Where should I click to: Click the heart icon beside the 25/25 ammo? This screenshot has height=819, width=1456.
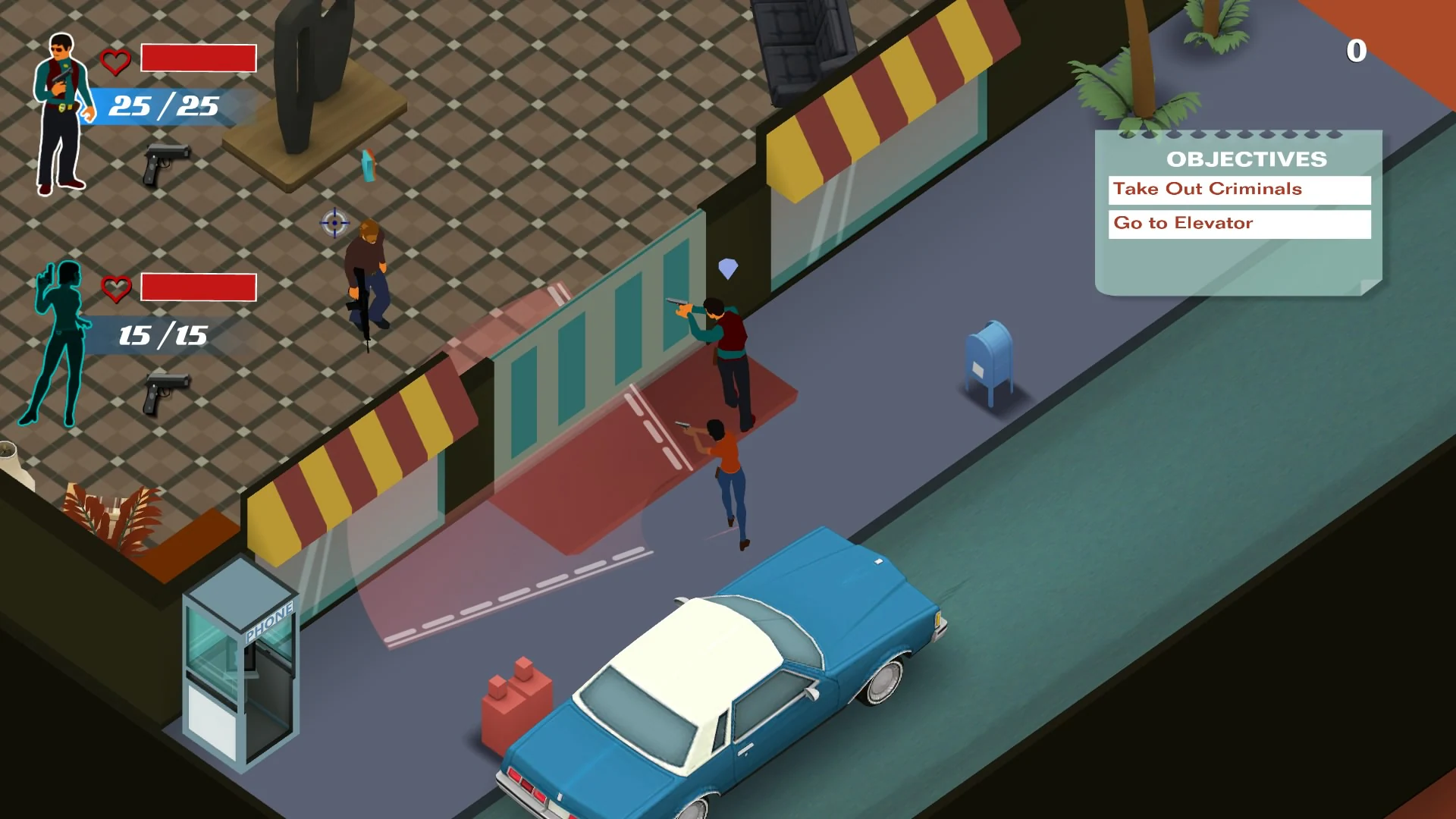point(115,59)
